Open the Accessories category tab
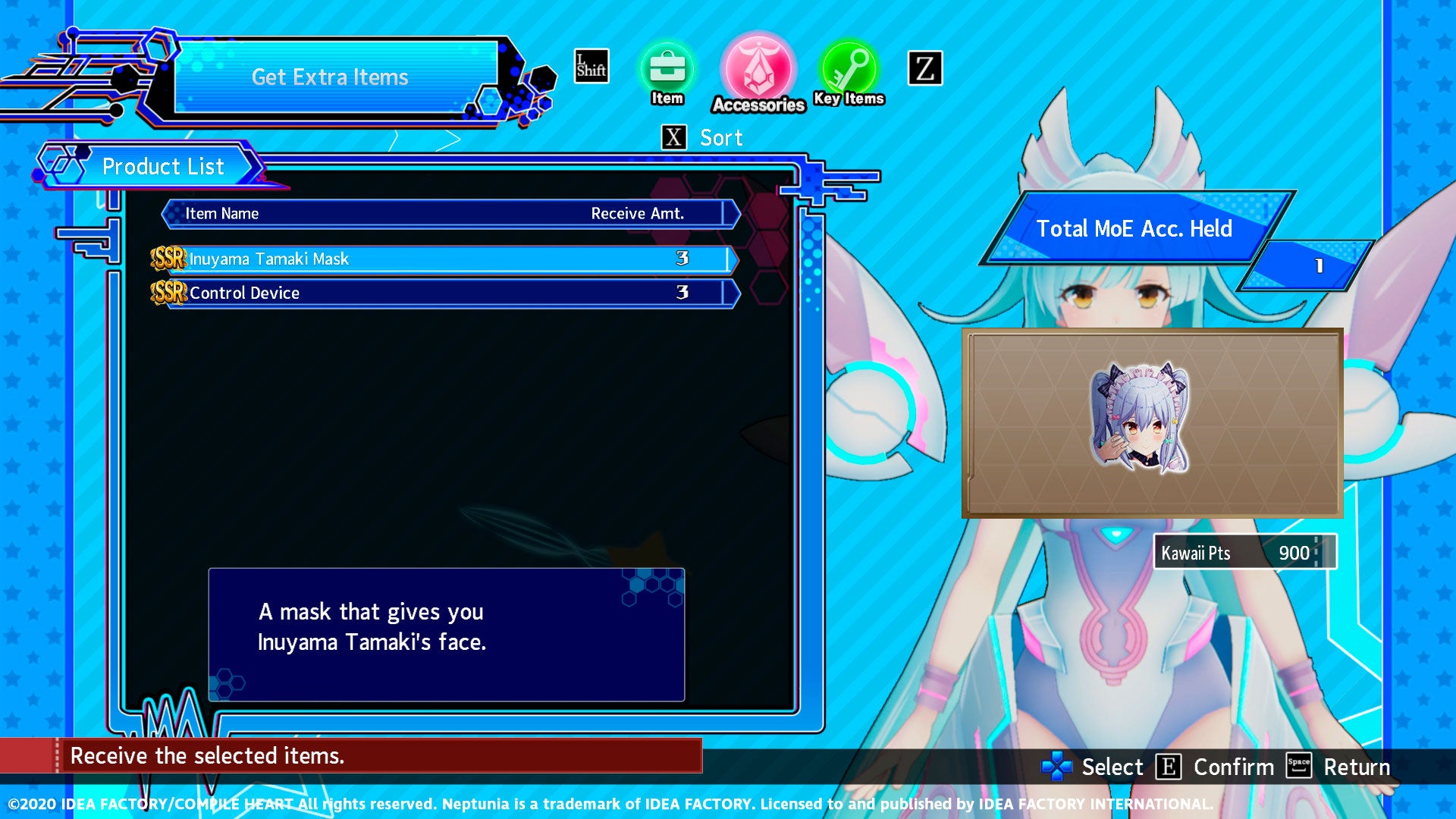The width and height of the screenshot is (1456, 819). (x=758, y=72)
